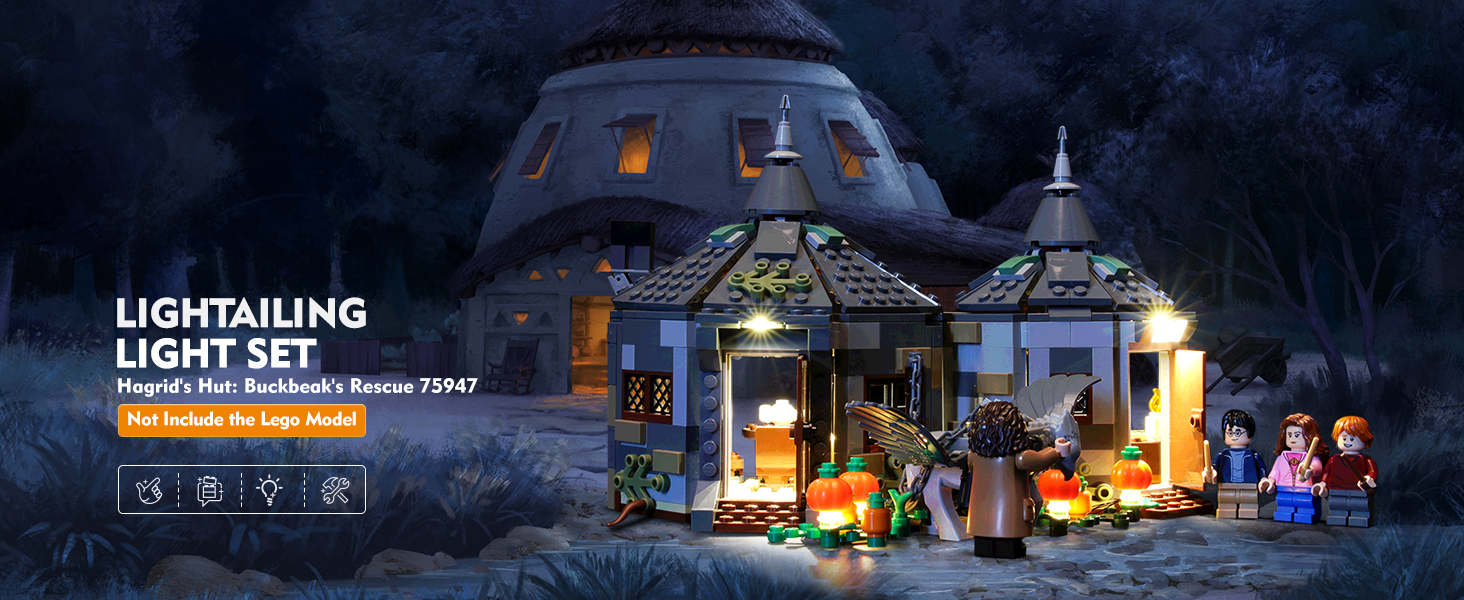The image size is (1464, 600).
Task: Tap the light bulb icon
Action: (270, 490)
